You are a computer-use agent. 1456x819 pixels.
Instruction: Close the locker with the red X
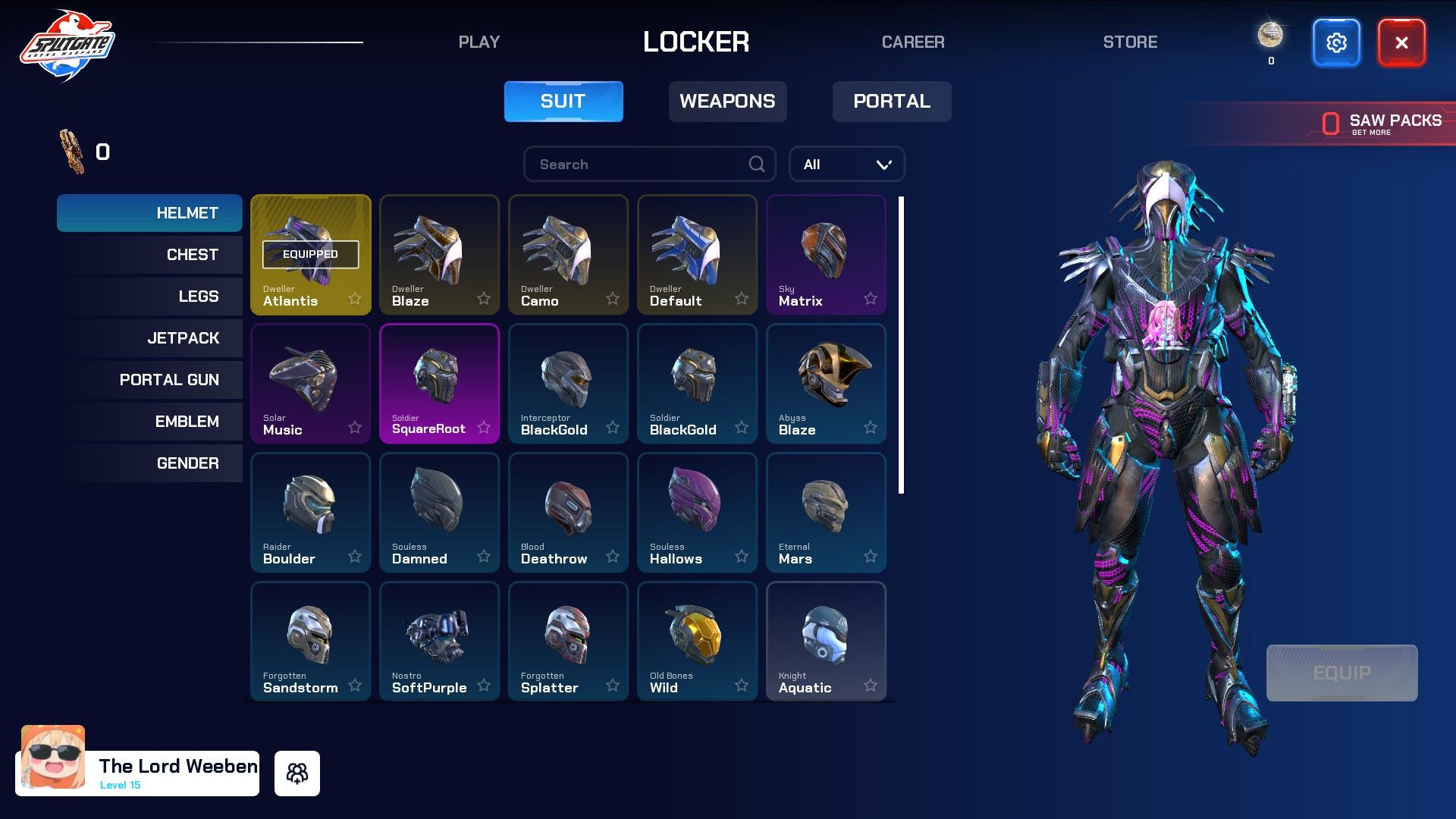point(1401,43)
